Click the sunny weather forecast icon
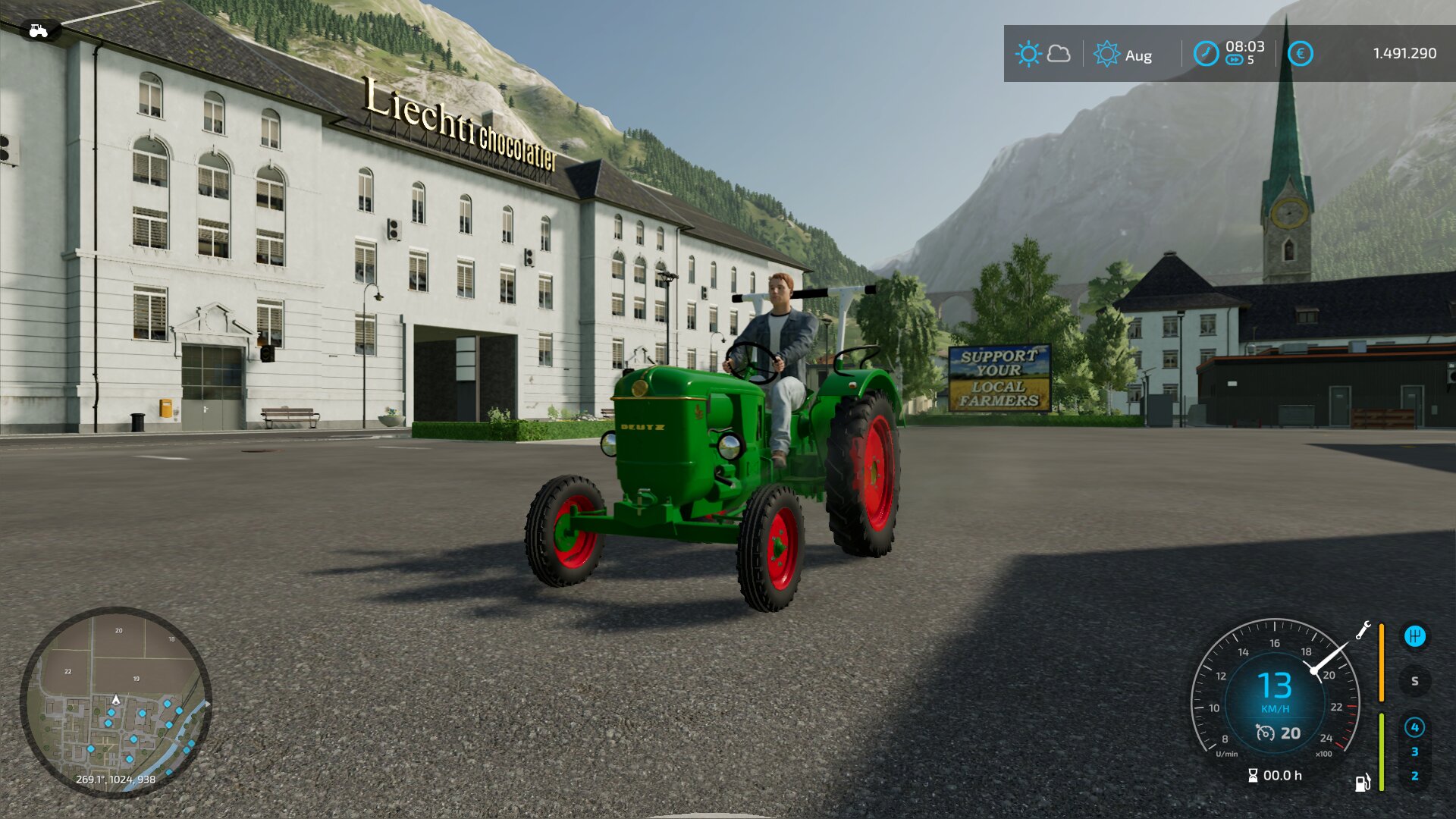 [1028, 54]
